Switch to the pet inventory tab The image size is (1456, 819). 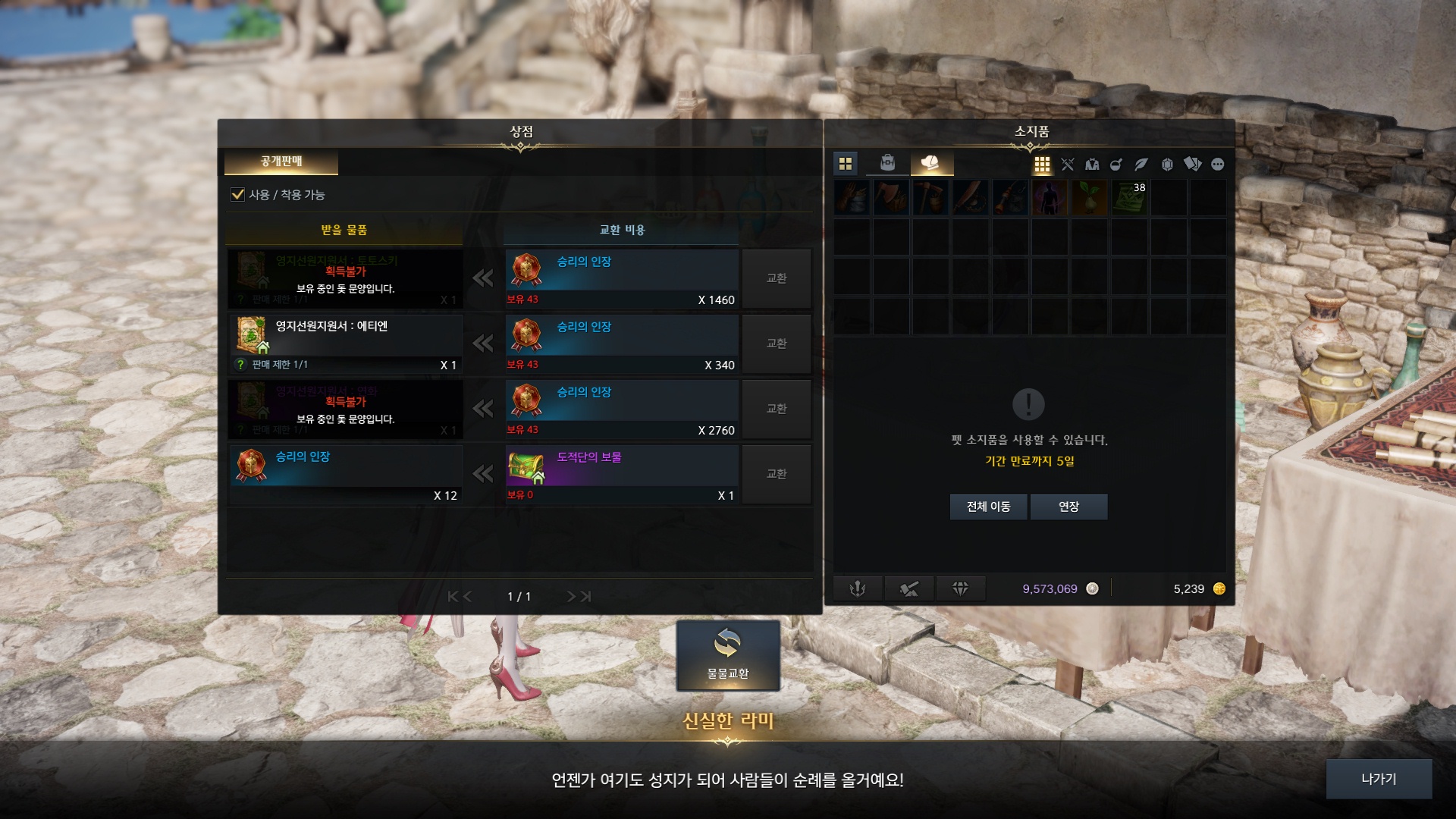[x=930, y=163]
